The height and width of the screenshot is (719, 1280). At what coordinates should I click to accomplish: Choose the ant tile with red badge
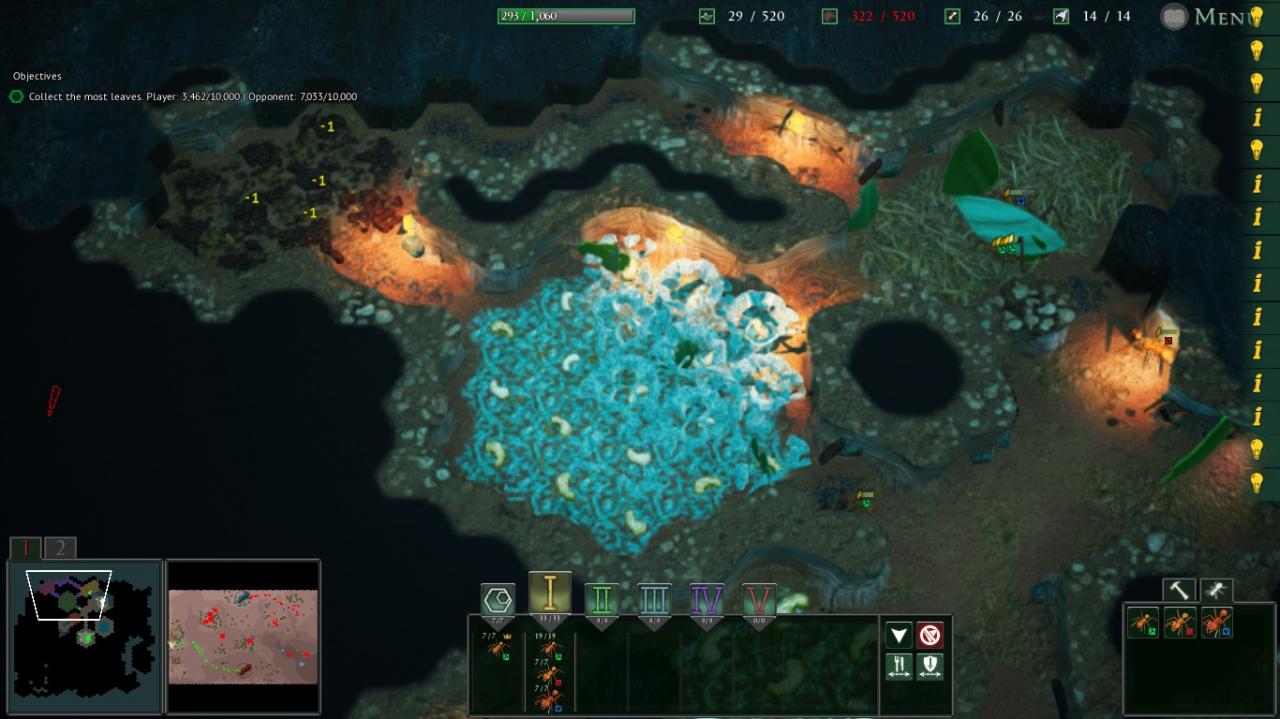1180,623
